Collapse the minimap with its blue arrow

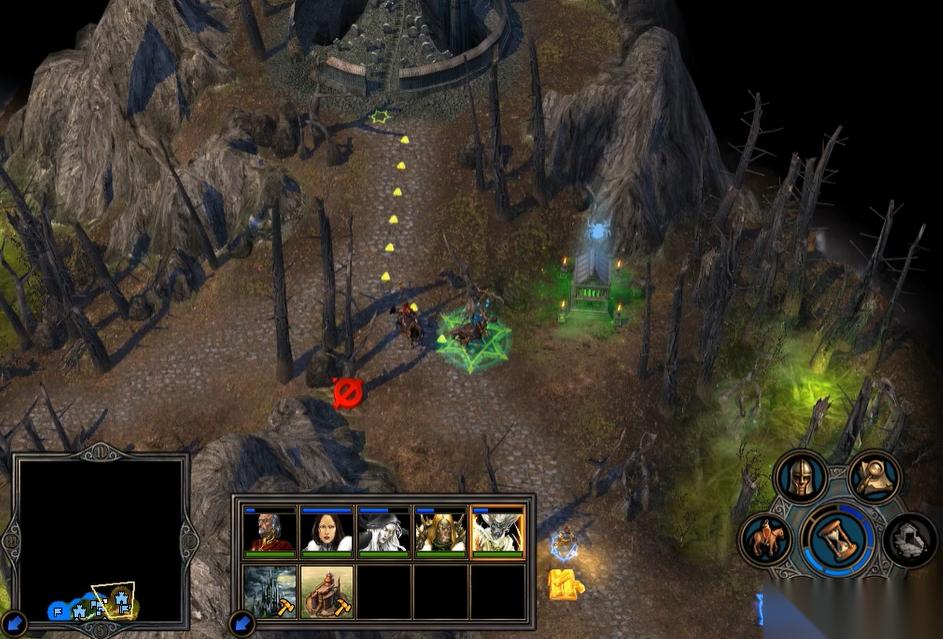(x=11, y=623)
